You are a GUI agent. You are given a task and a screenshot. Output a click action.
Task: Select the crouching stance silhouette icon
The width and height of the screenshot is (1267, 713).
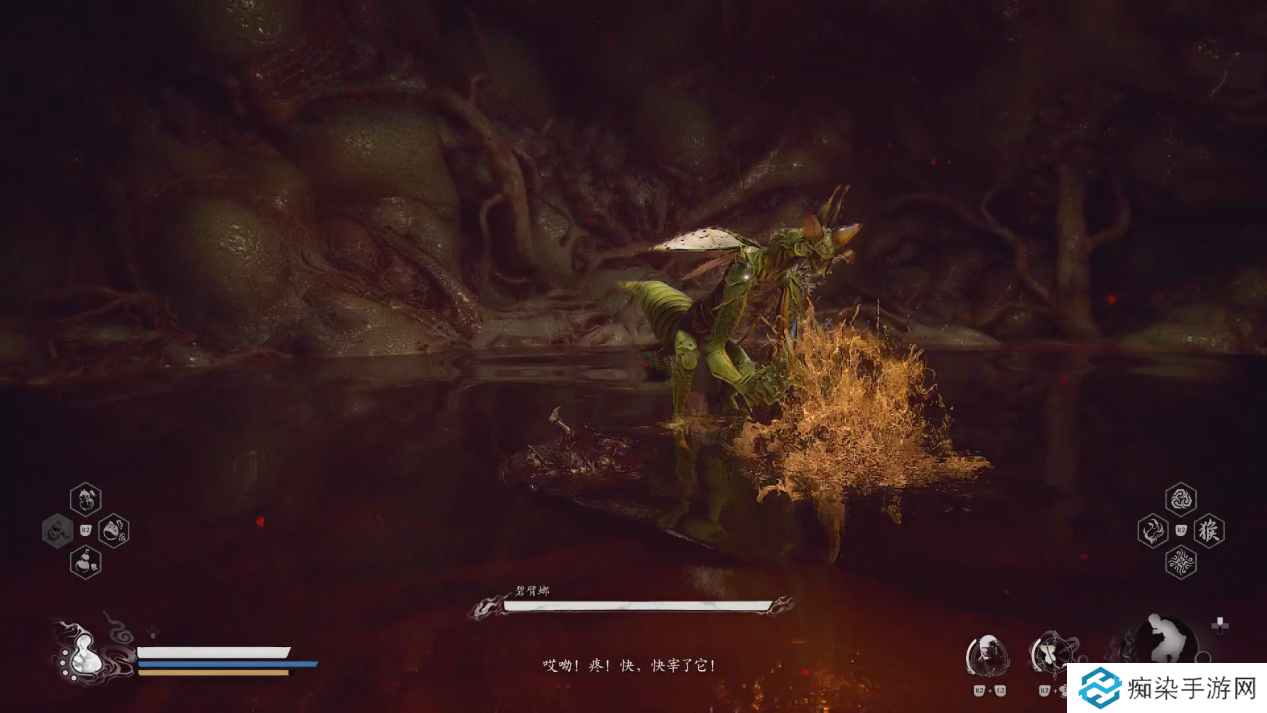tap(1165, 641)
